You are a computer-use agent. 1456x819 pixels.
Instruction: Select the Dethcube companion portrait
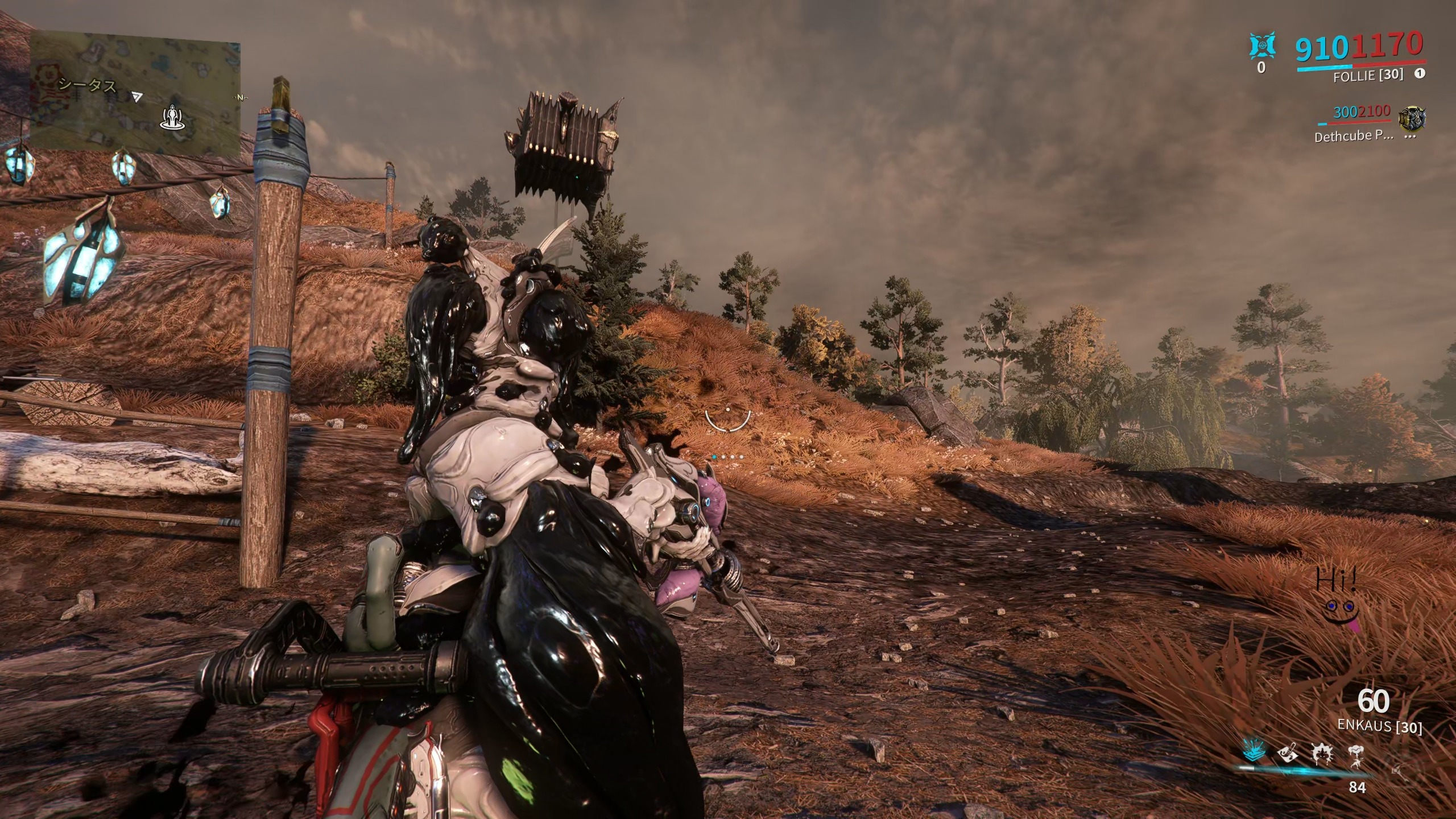[1412, 119]
